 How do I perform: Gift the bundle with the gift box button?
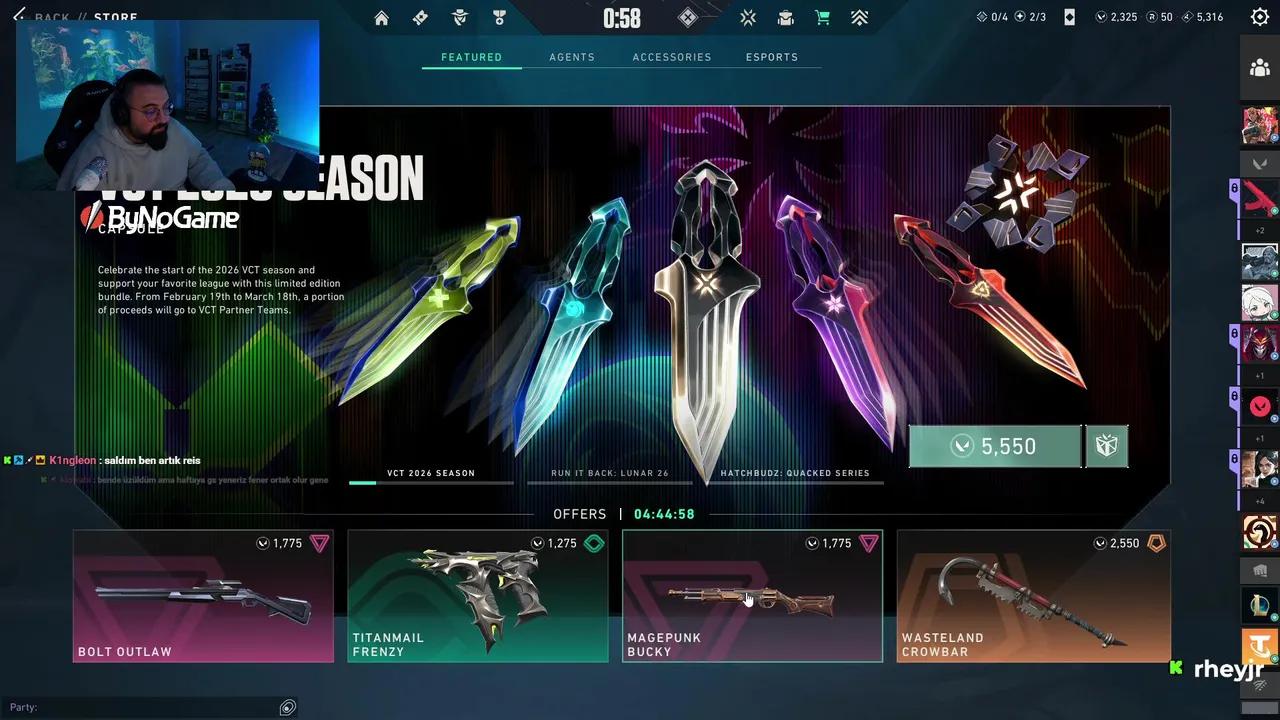click(1106, 446)
